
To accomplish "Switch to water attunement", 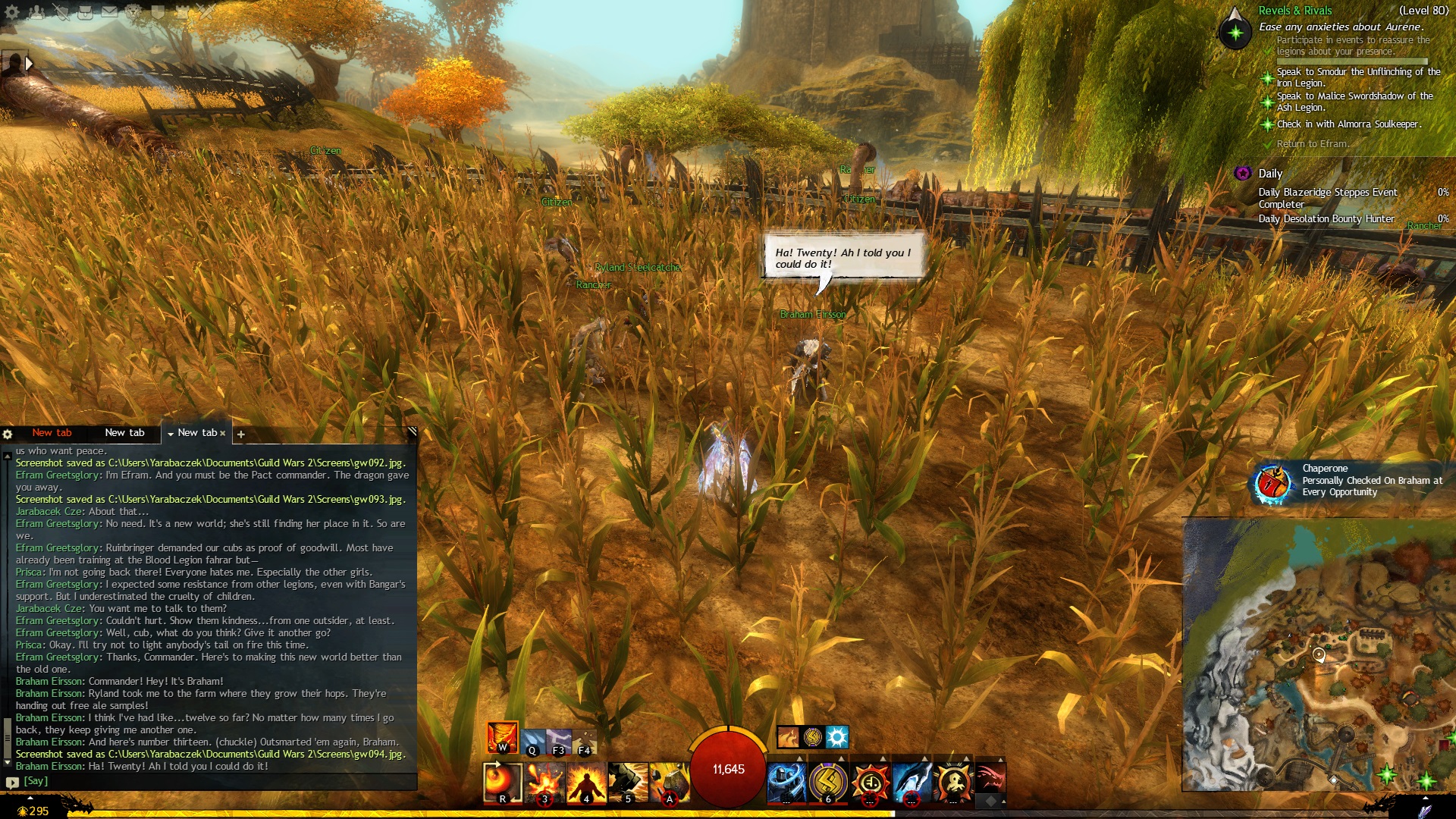I will pyautogui.click(x=532, y=741).
